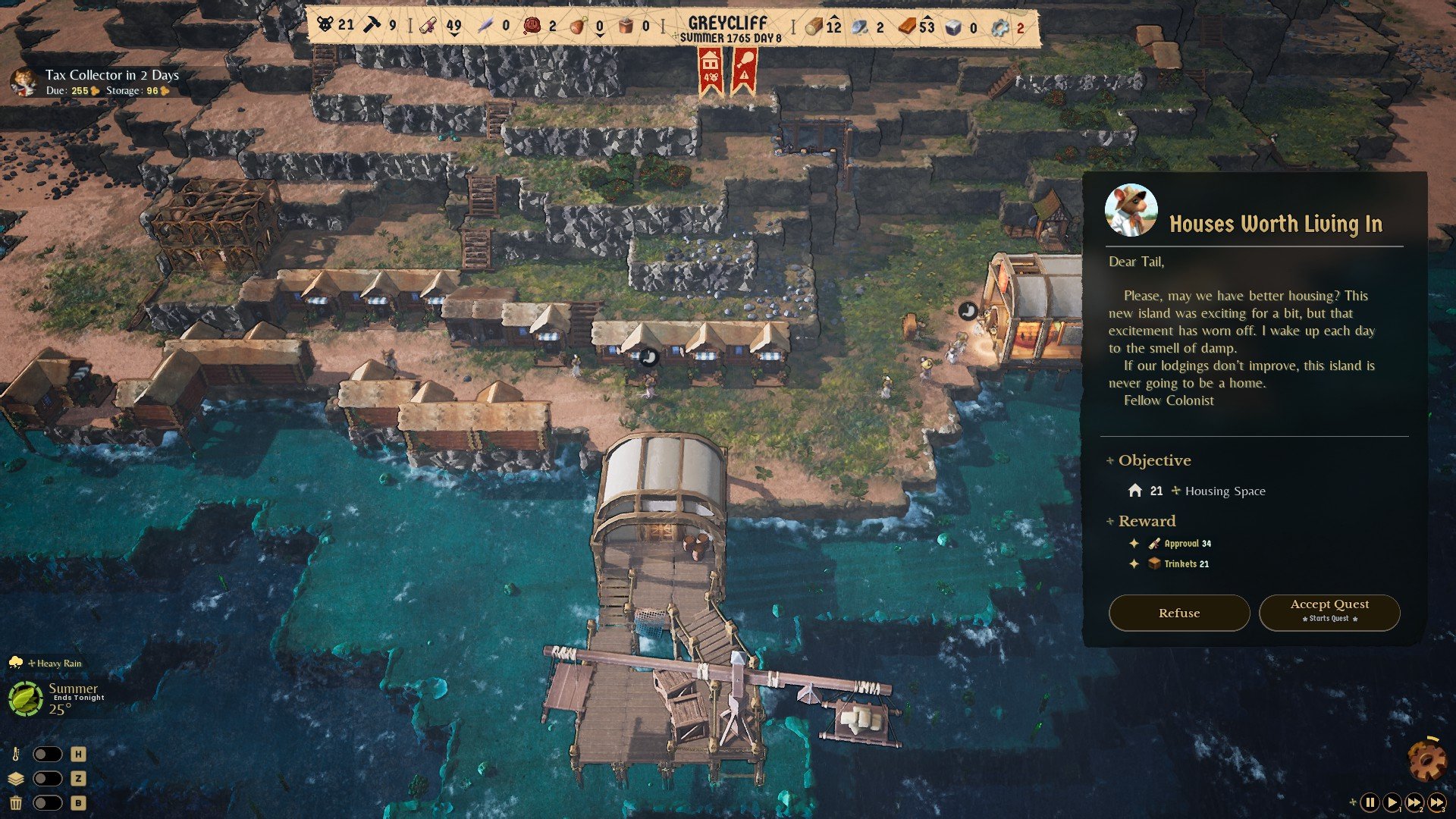Image resolution: width=1456 pixels, height=819 pixels.
Task: Click the Greycliff colony name banner
Action: pos(728,28)
